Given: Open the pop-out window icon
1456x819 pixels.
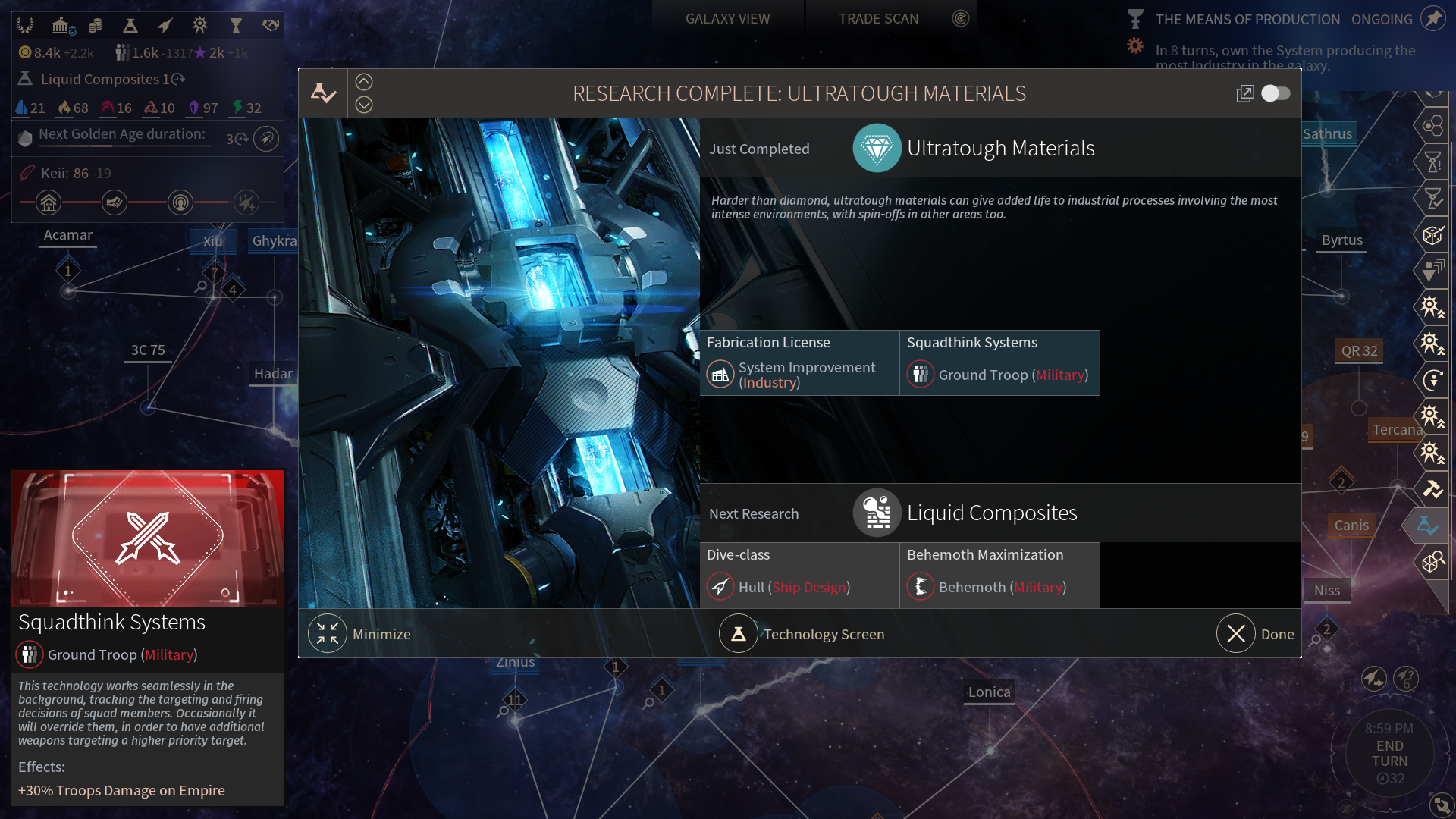Looking at the screenshot, I should (1244, 93).
